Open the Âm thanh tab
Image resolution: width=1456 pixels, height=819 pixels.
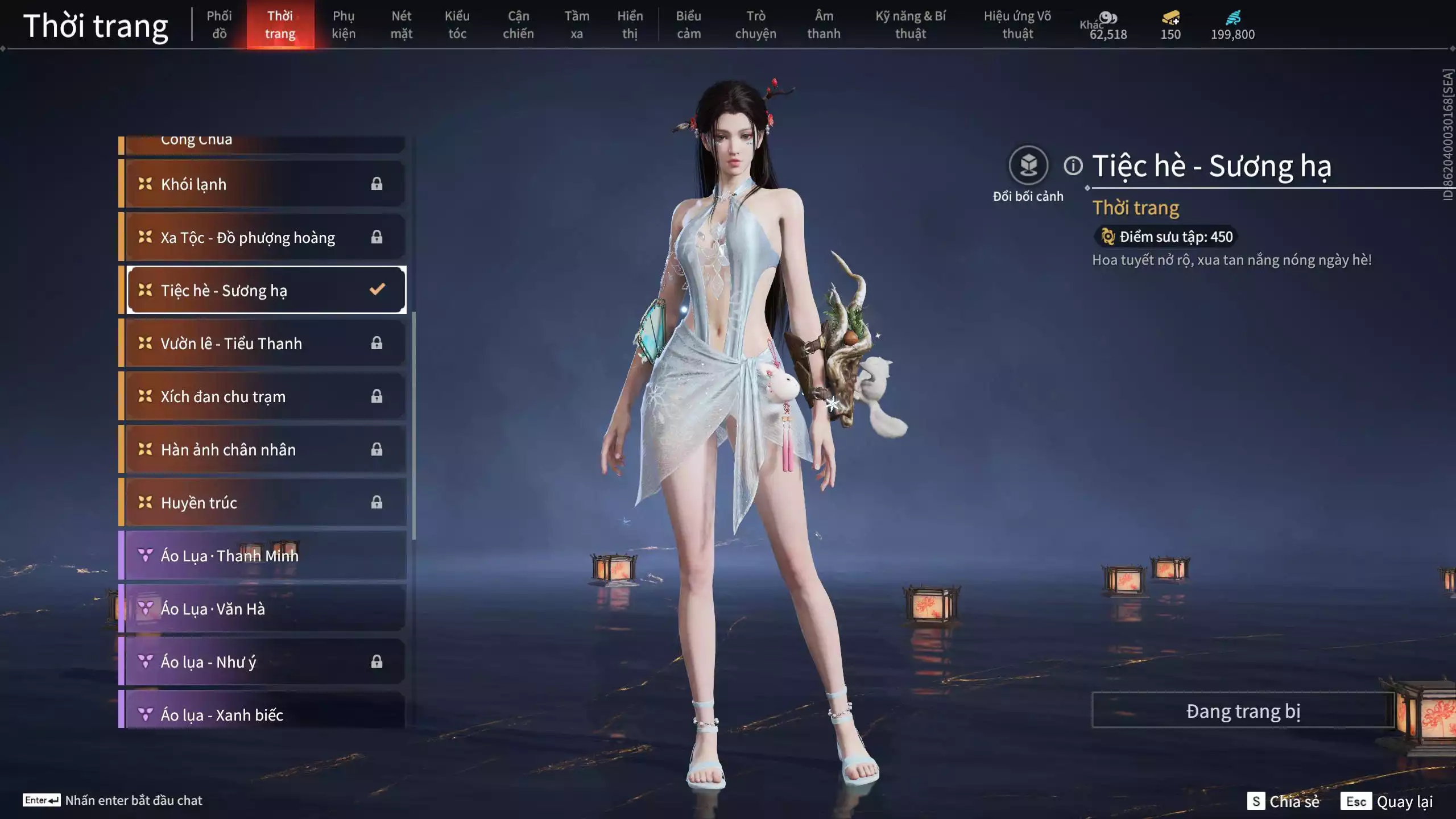[824, 25]
